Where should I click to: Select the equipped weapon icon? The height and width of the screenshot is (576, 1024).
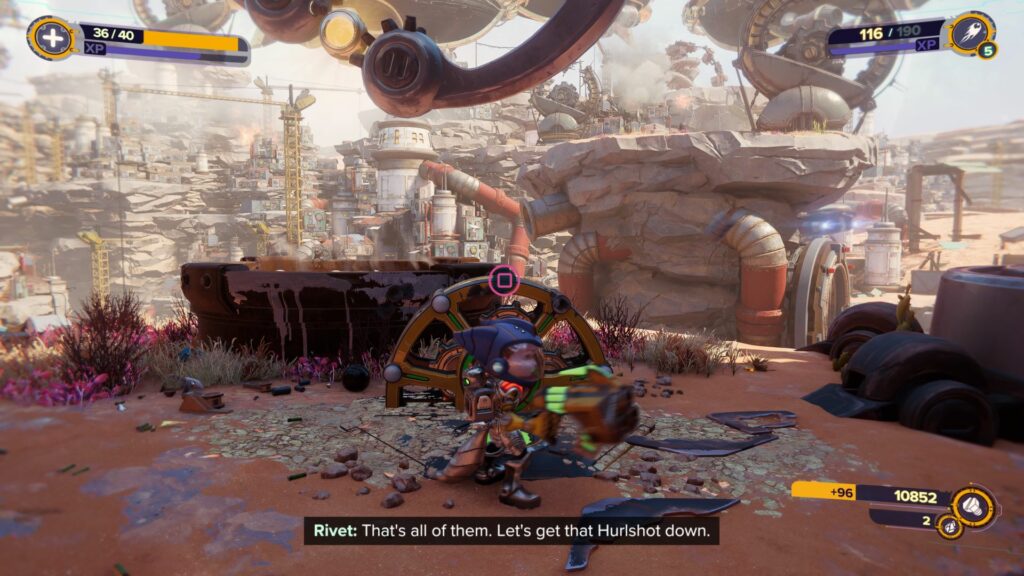click(970, 33)
